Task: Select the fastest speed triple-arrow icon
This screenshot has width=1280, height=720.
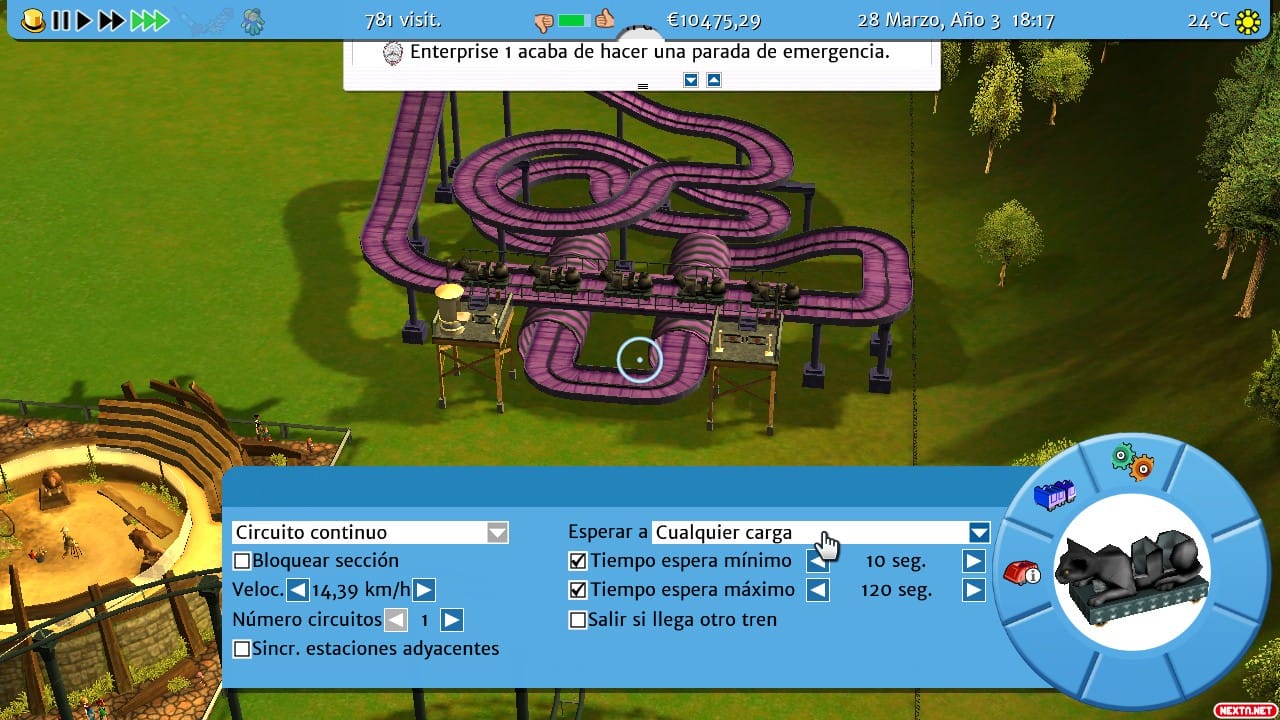Action: tap(148, 19)
